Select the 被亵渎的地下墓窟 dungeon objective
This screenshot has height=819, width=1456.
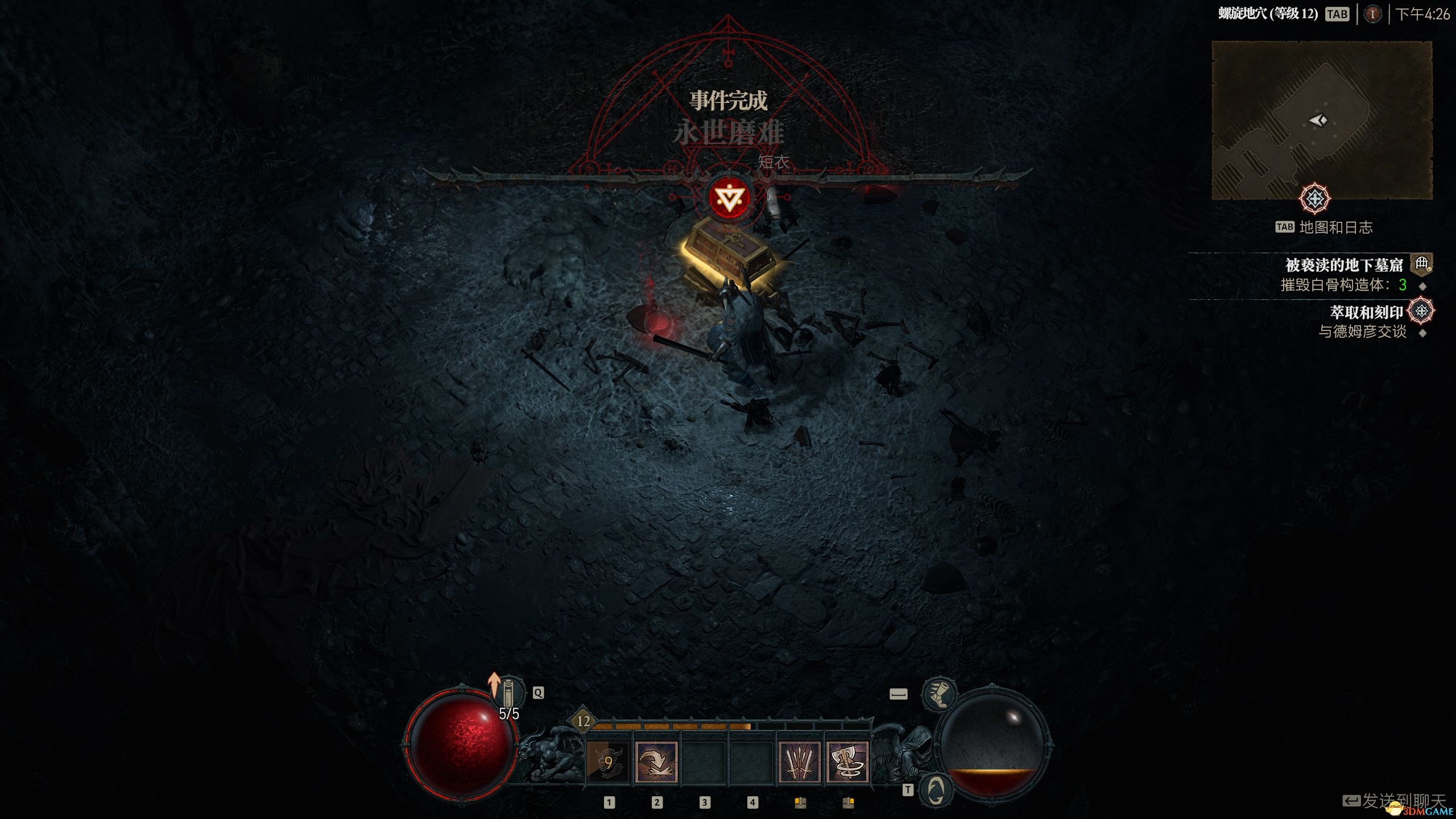coord(1344,265)
